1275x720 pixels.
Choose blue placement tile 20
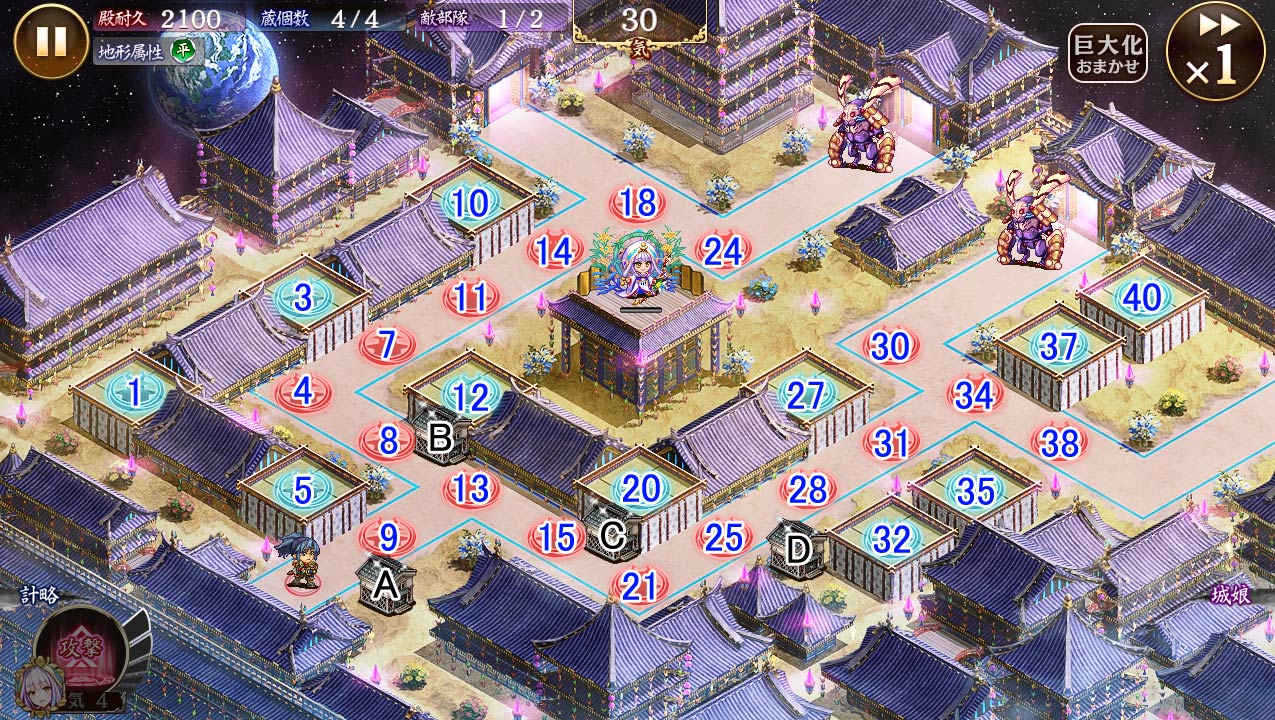click(640, 489)
